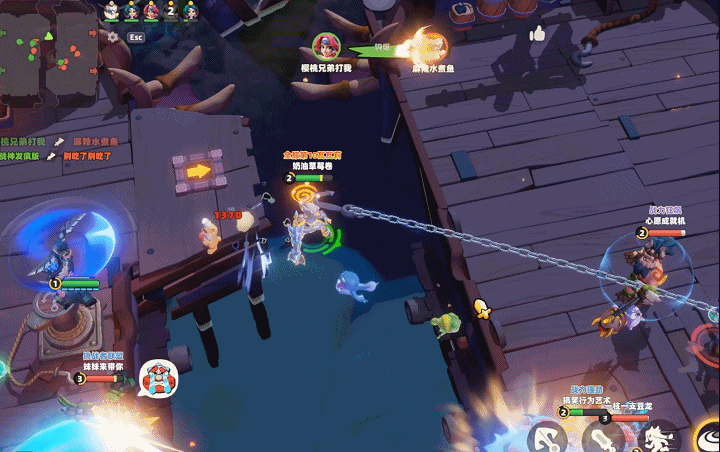This screenshot has height=452, width=720.
Task: Use the sword attack skill
Action: point(602,439)
